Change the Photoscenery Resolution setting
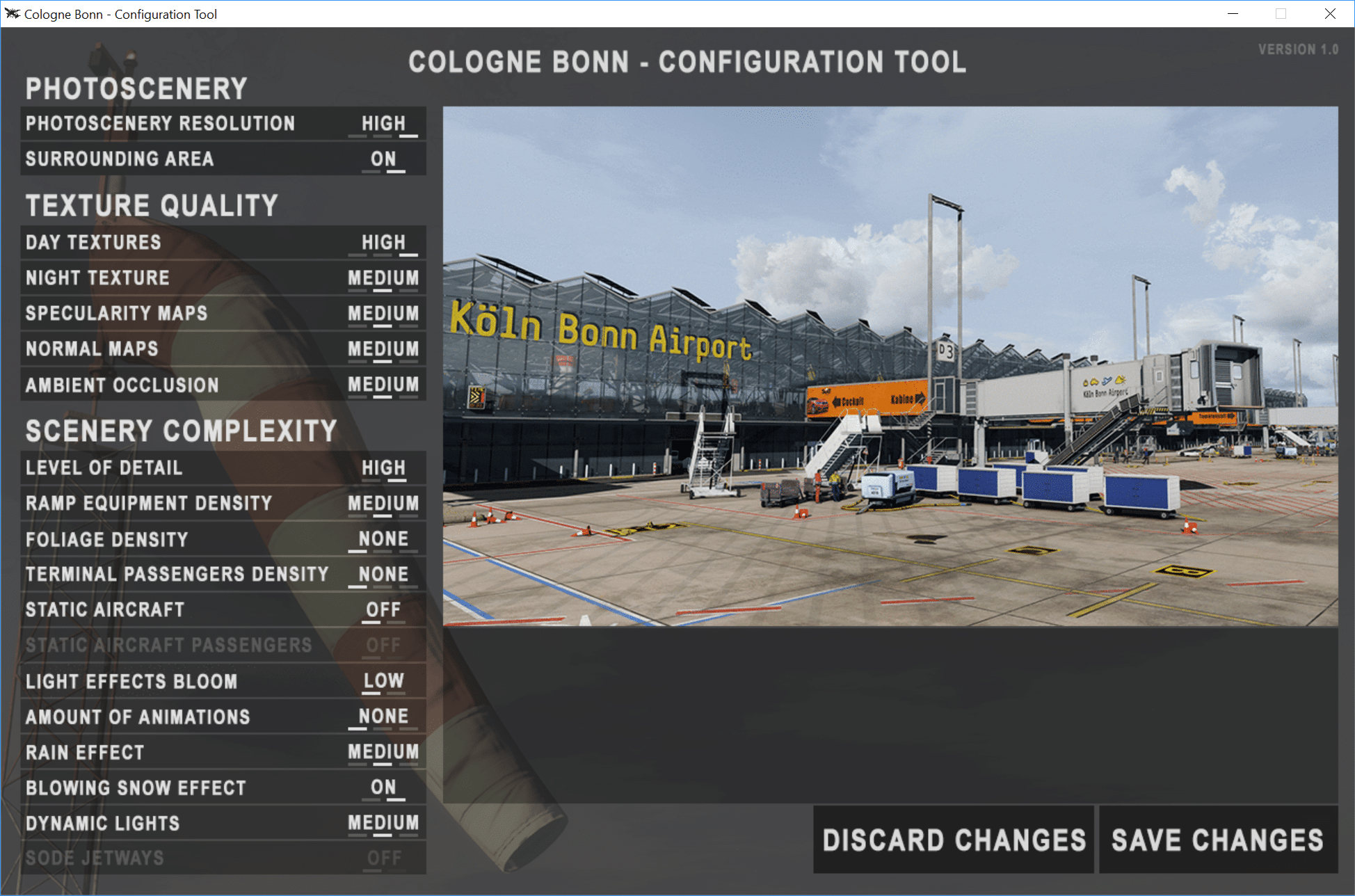1355x896 pixels. 383,124
